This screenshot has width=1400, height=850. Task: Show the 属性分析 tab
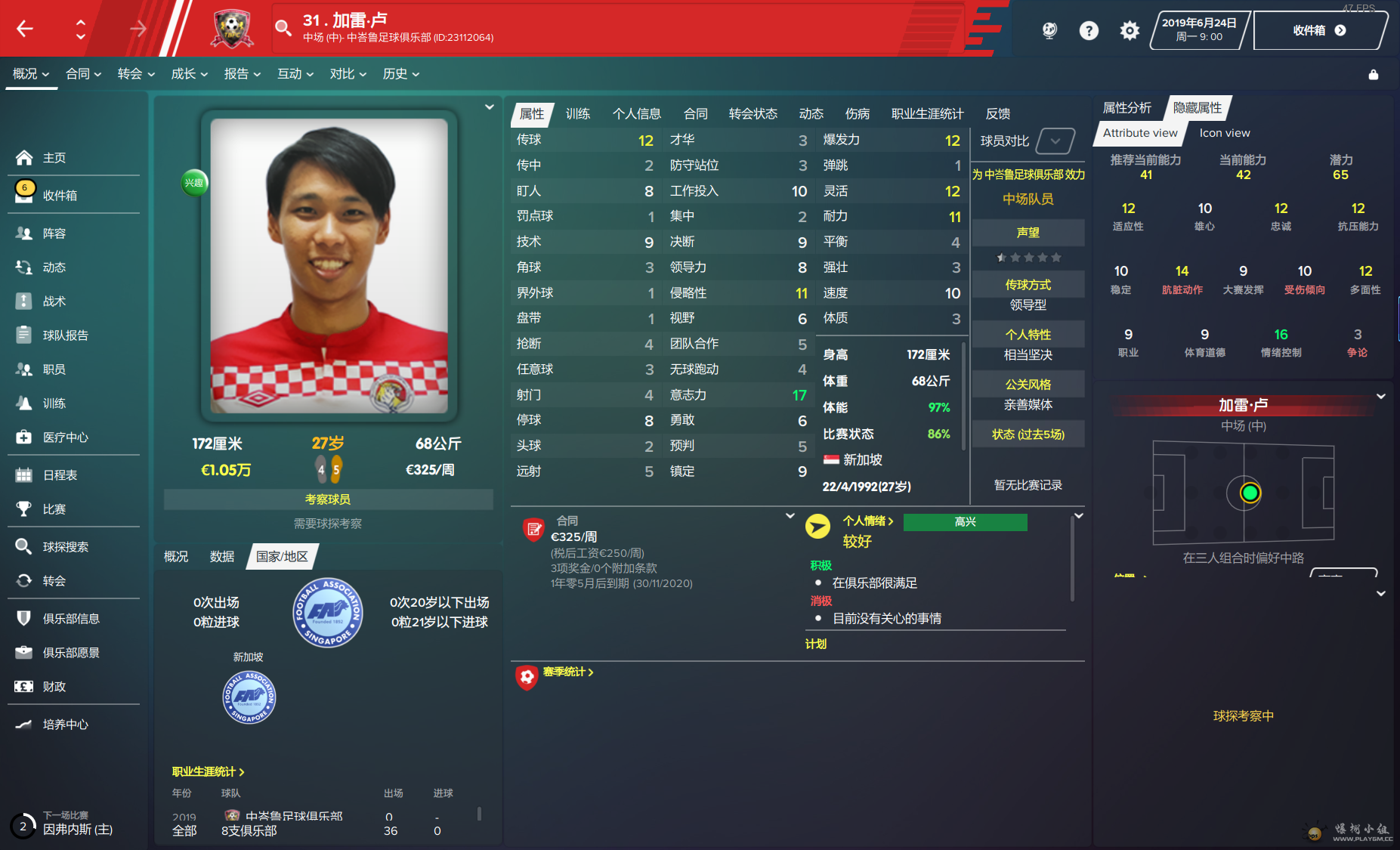click(1126, 108)
